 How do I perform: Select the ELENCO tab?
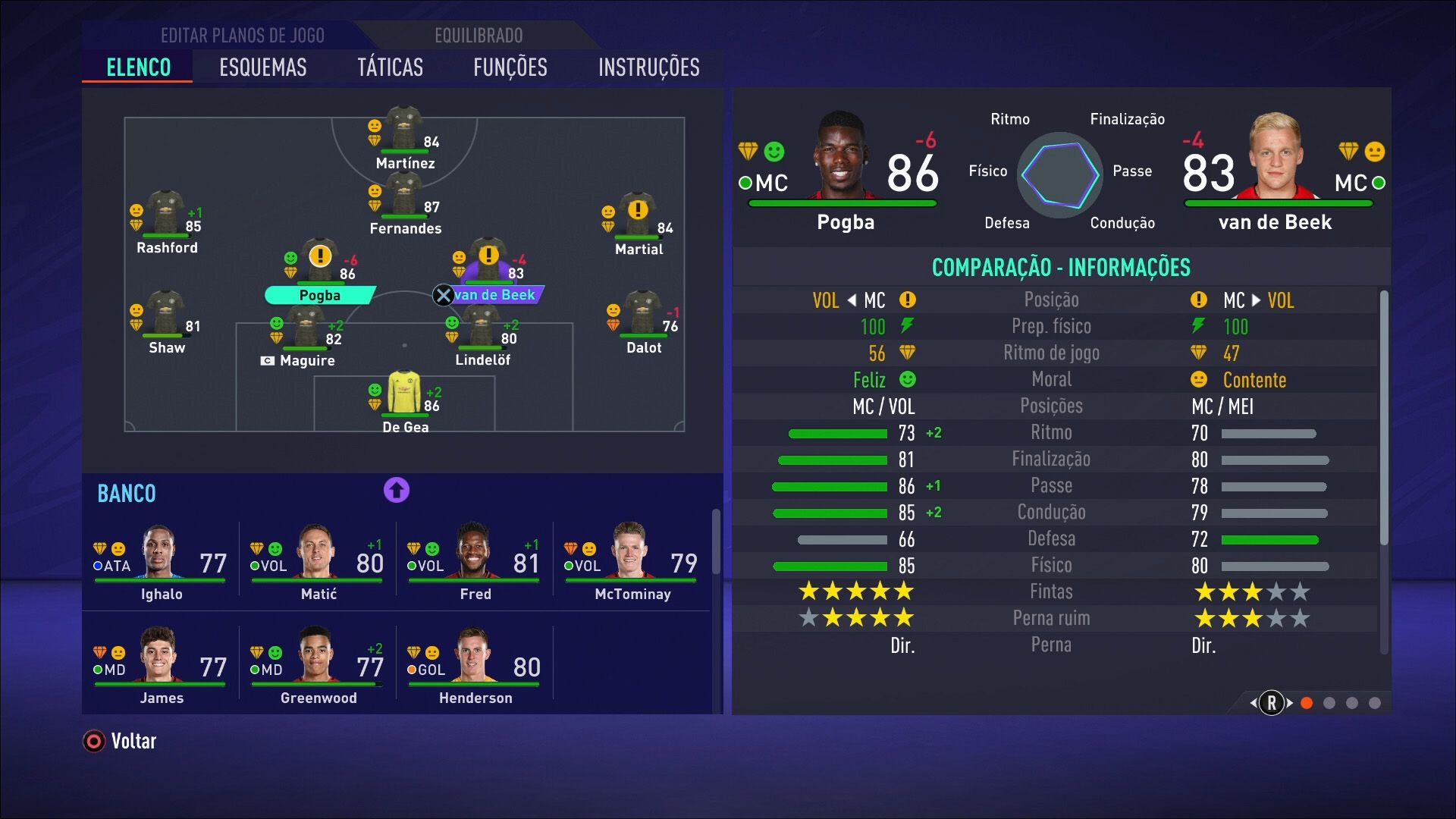point(137,67)
